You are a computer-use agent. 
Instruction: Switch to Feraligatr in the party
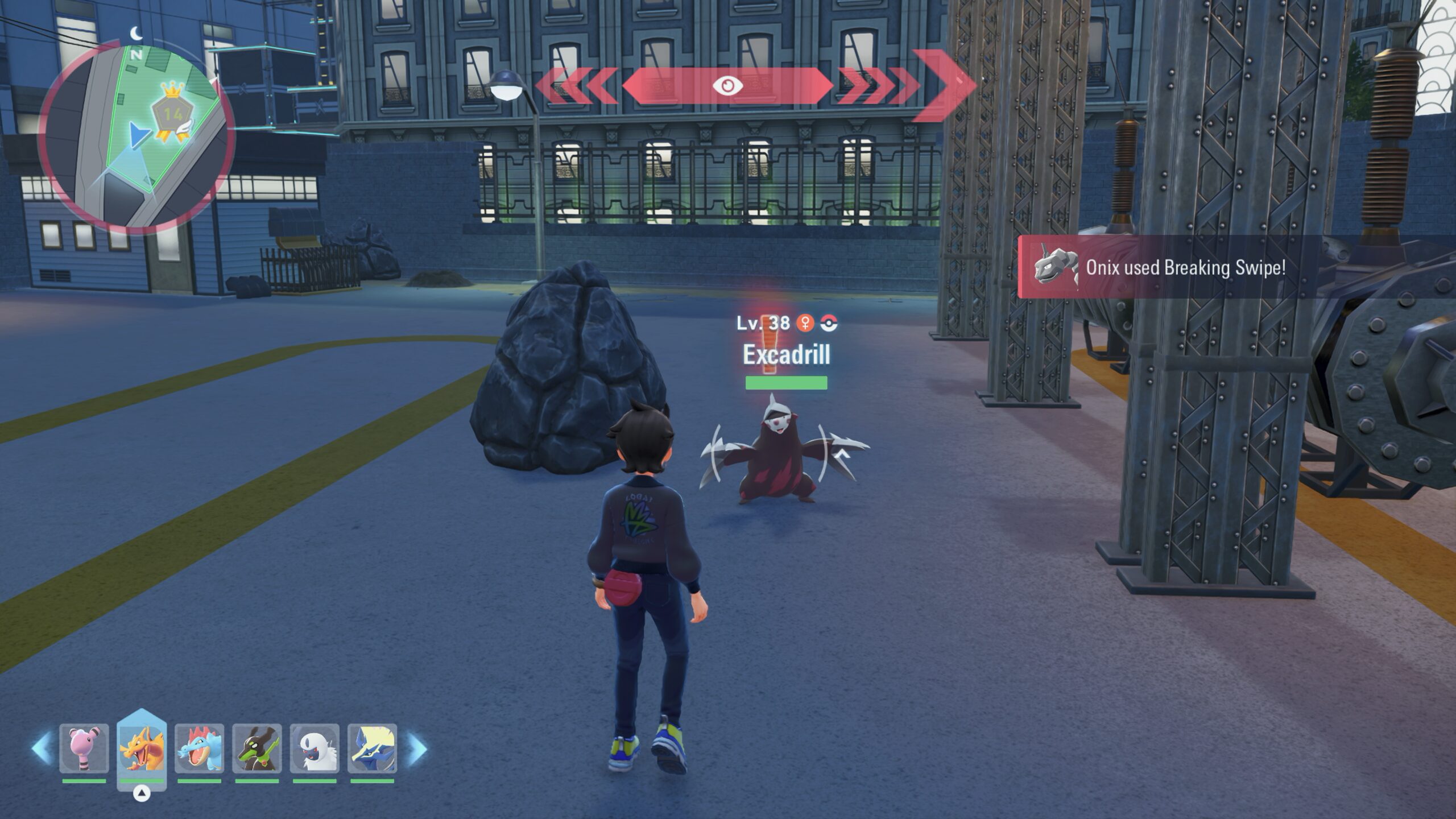[199, 748]
